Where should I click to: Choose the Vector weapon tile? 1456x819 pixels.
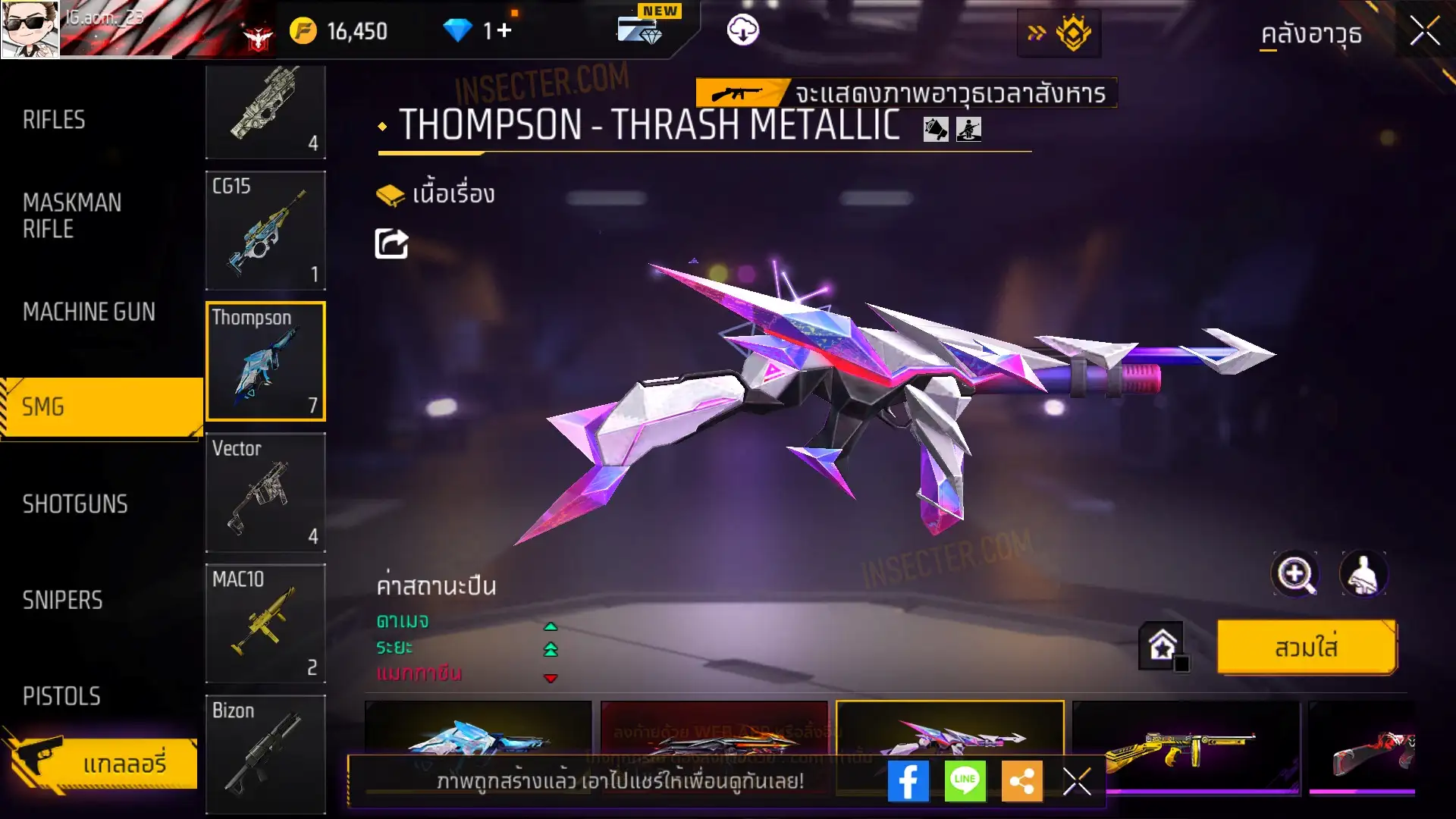click(265, 493)
